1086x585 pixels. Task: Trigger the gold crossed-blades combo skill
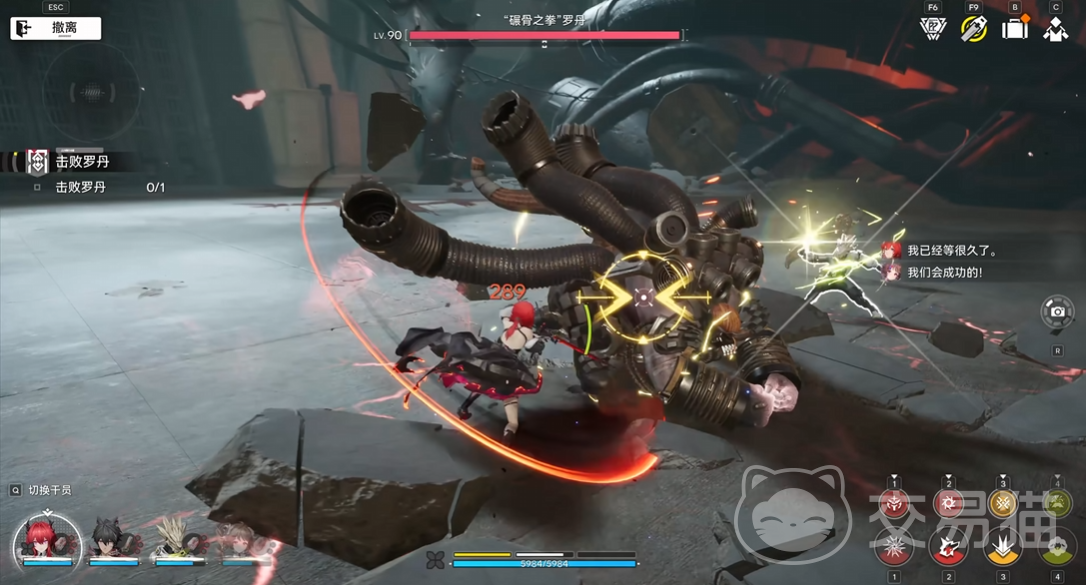click(x=1002, y=504)
